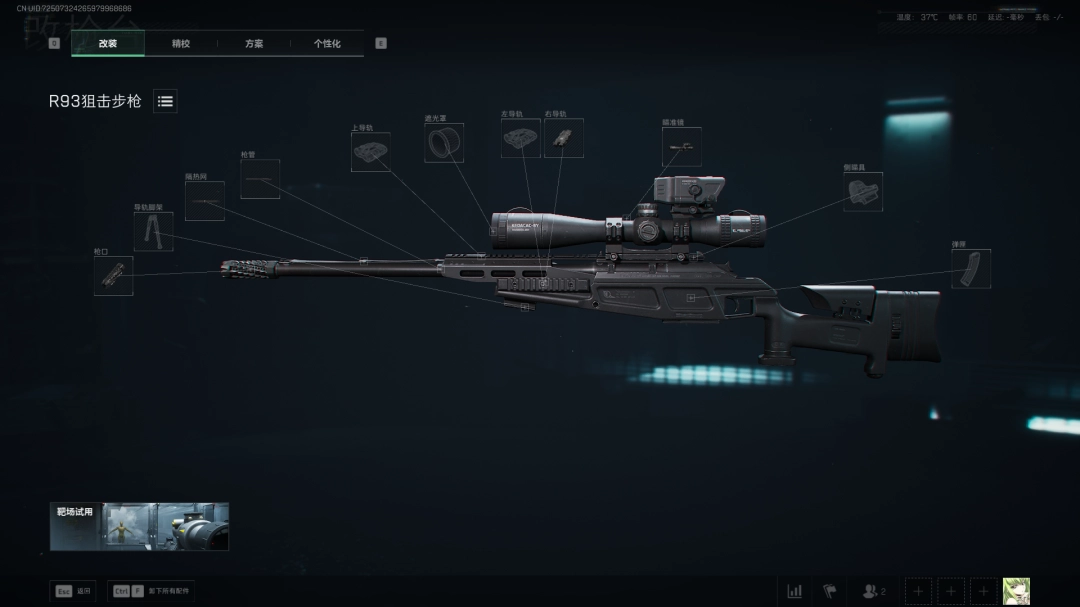Open the squad members icon

(873, 591)
